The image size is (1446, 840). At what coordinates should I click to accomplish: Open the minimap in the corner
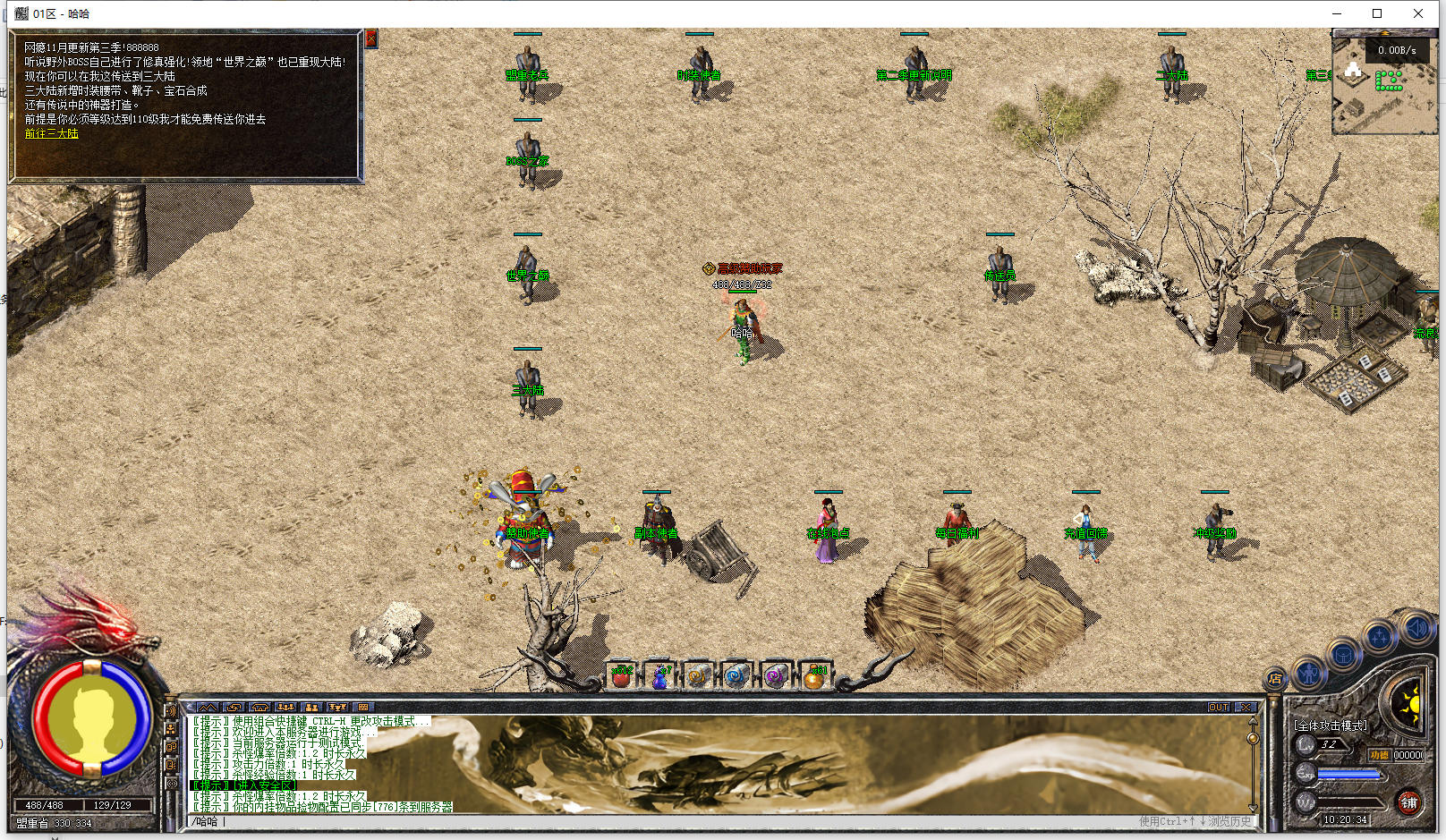[1383, 83]
